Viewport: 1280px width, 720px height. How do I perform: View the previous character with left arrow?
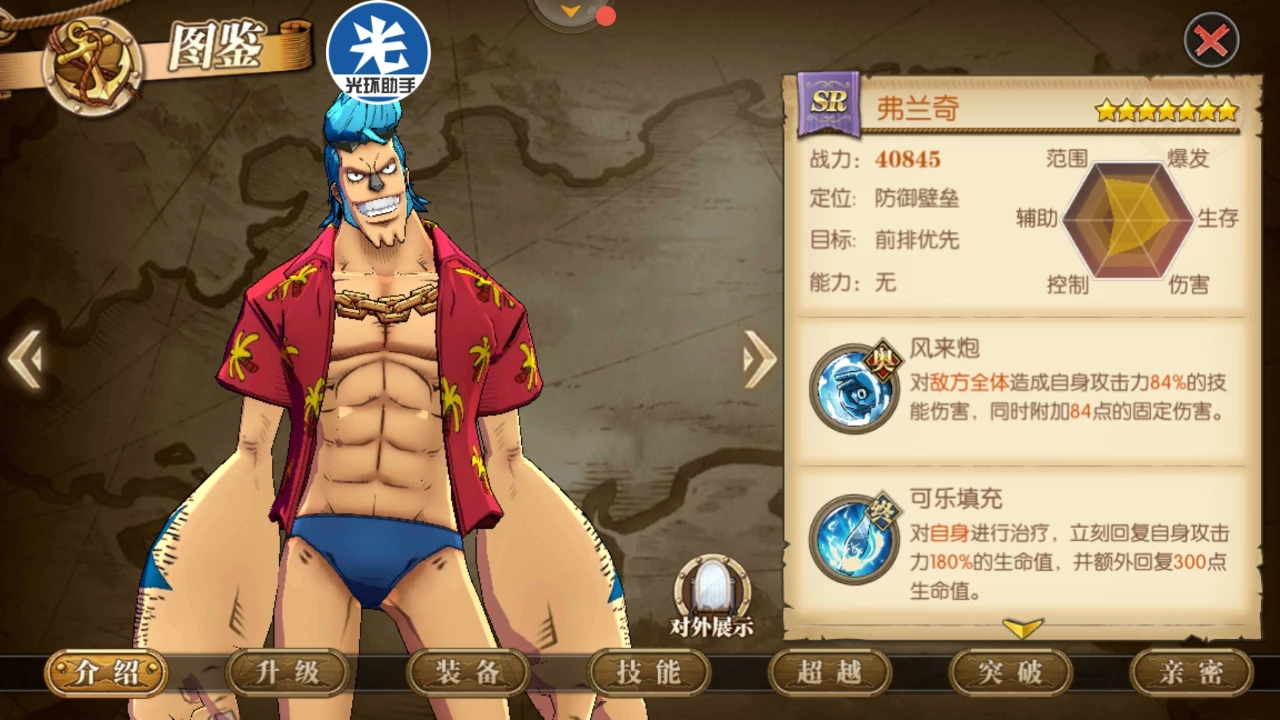25,359
